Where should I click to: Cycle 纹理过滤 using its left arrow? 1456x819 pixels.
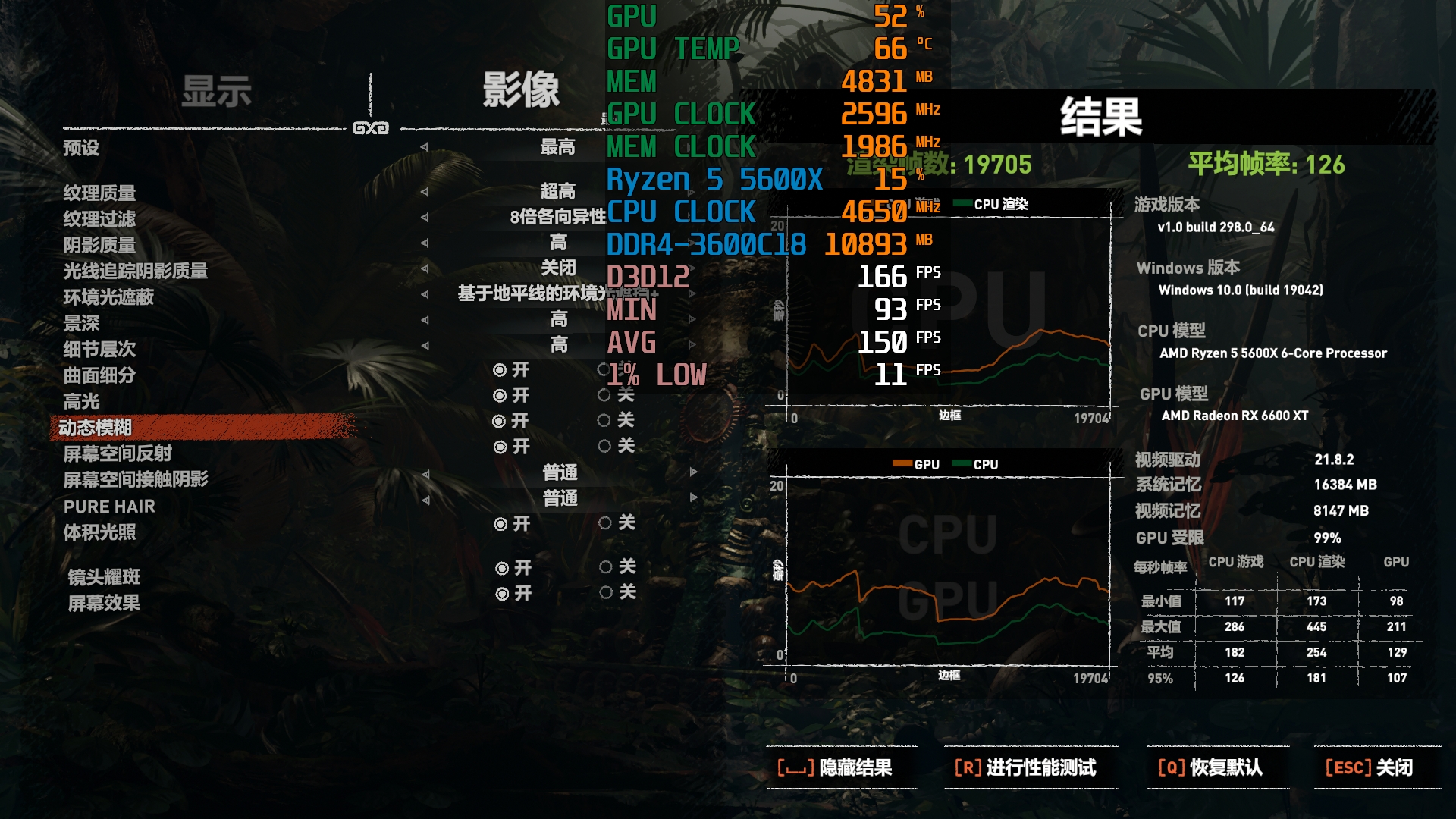point(423,219)
